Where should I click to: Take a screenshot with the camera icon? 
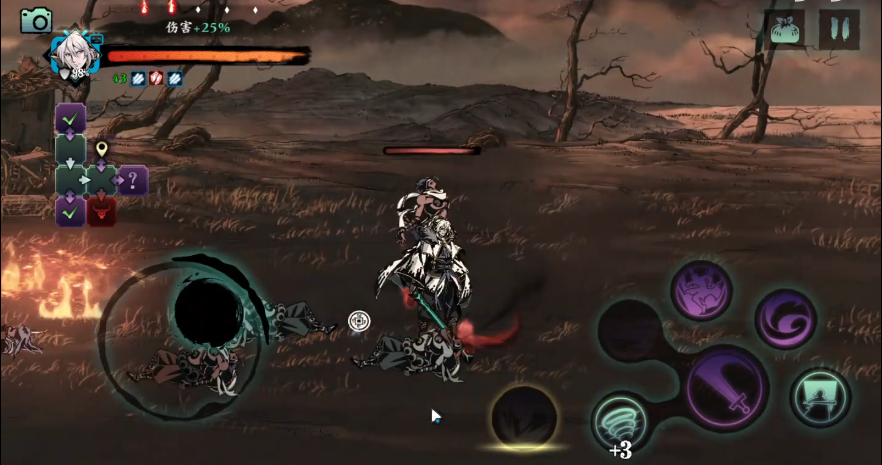tap(36, 20)
